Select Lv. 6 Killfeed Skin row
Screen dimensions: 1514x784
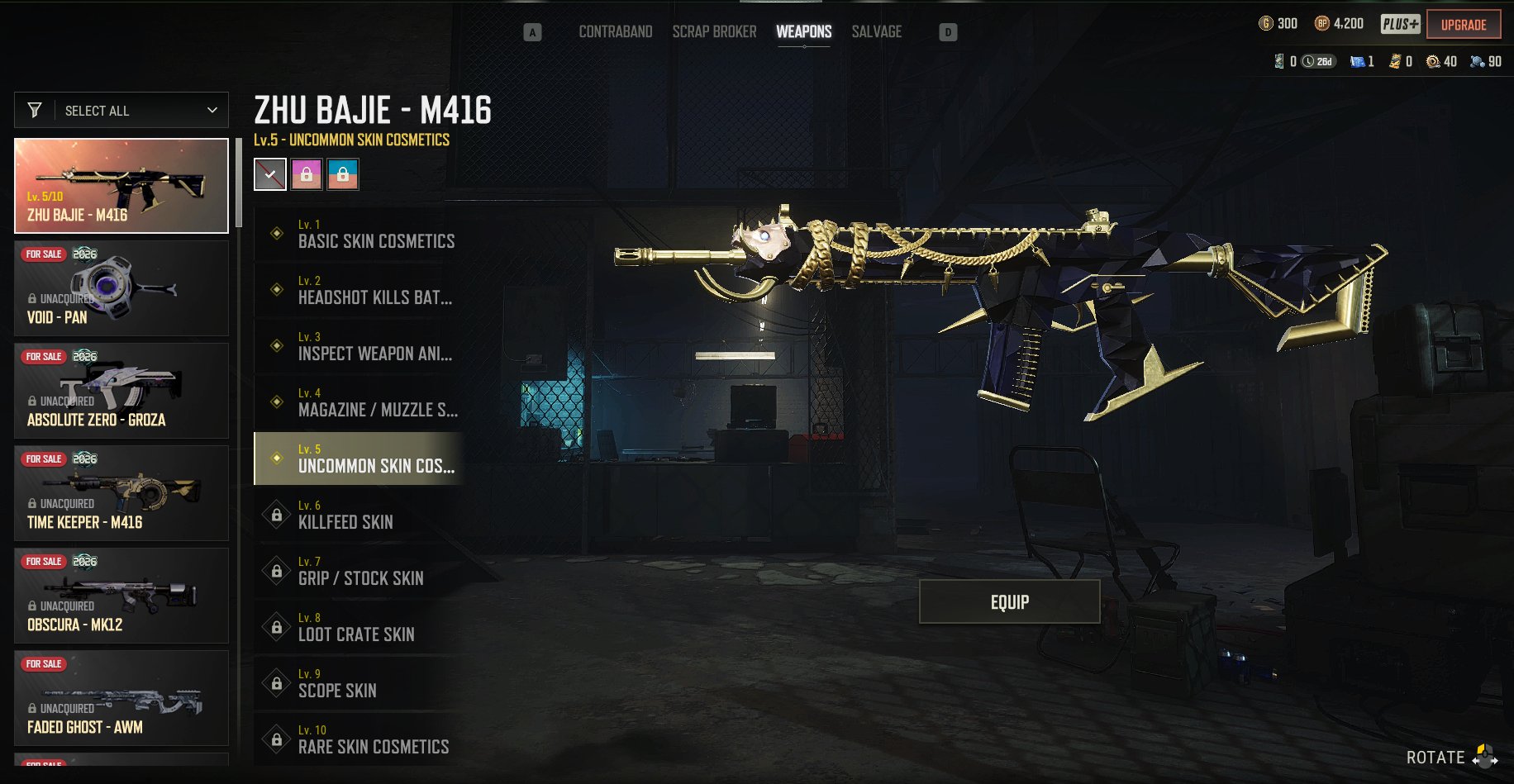point(359,515)
